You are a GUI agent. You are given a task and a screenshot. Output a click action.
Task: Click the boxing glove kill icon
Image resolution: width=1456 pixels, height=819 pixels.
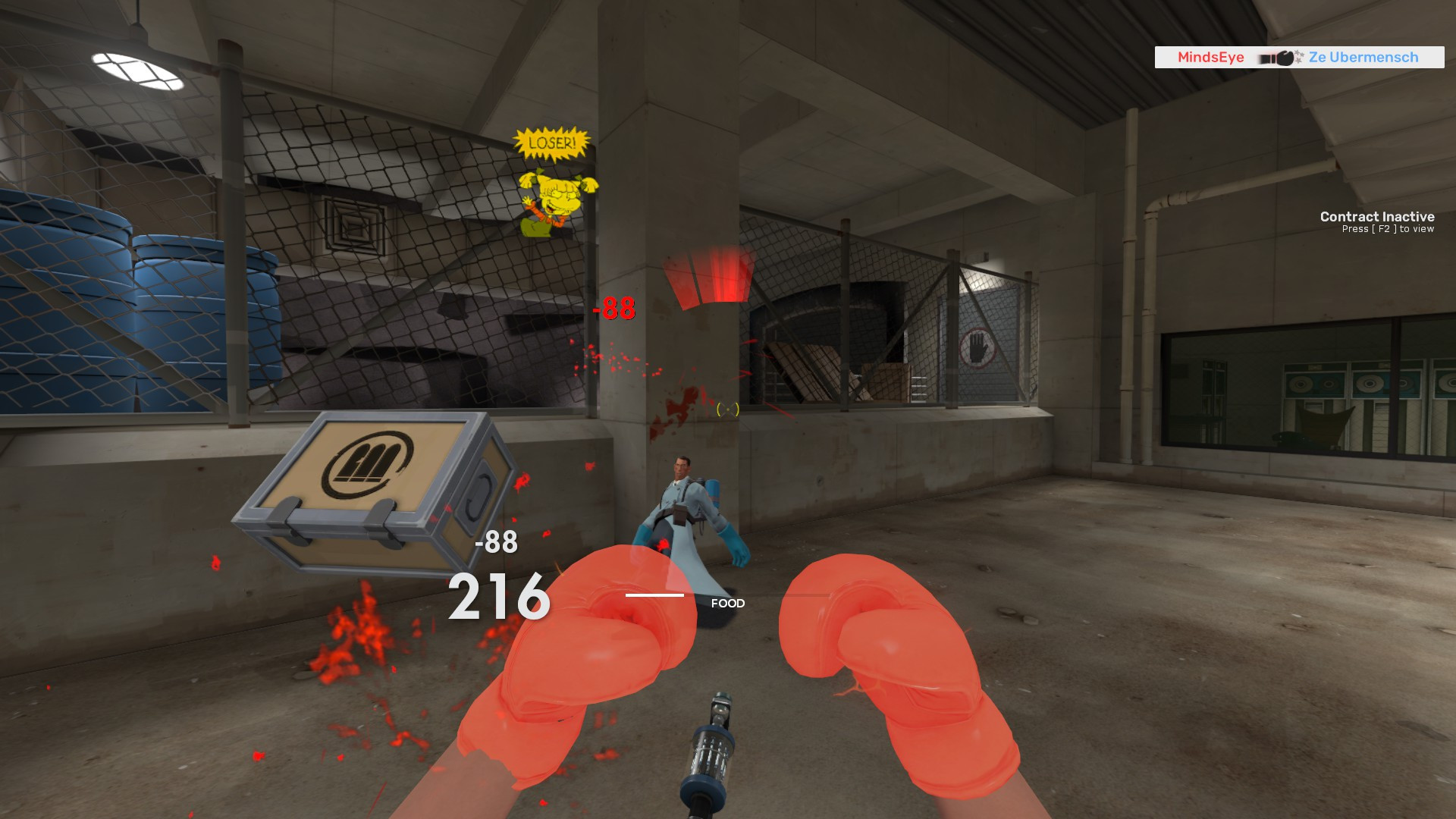(1285, 57)
